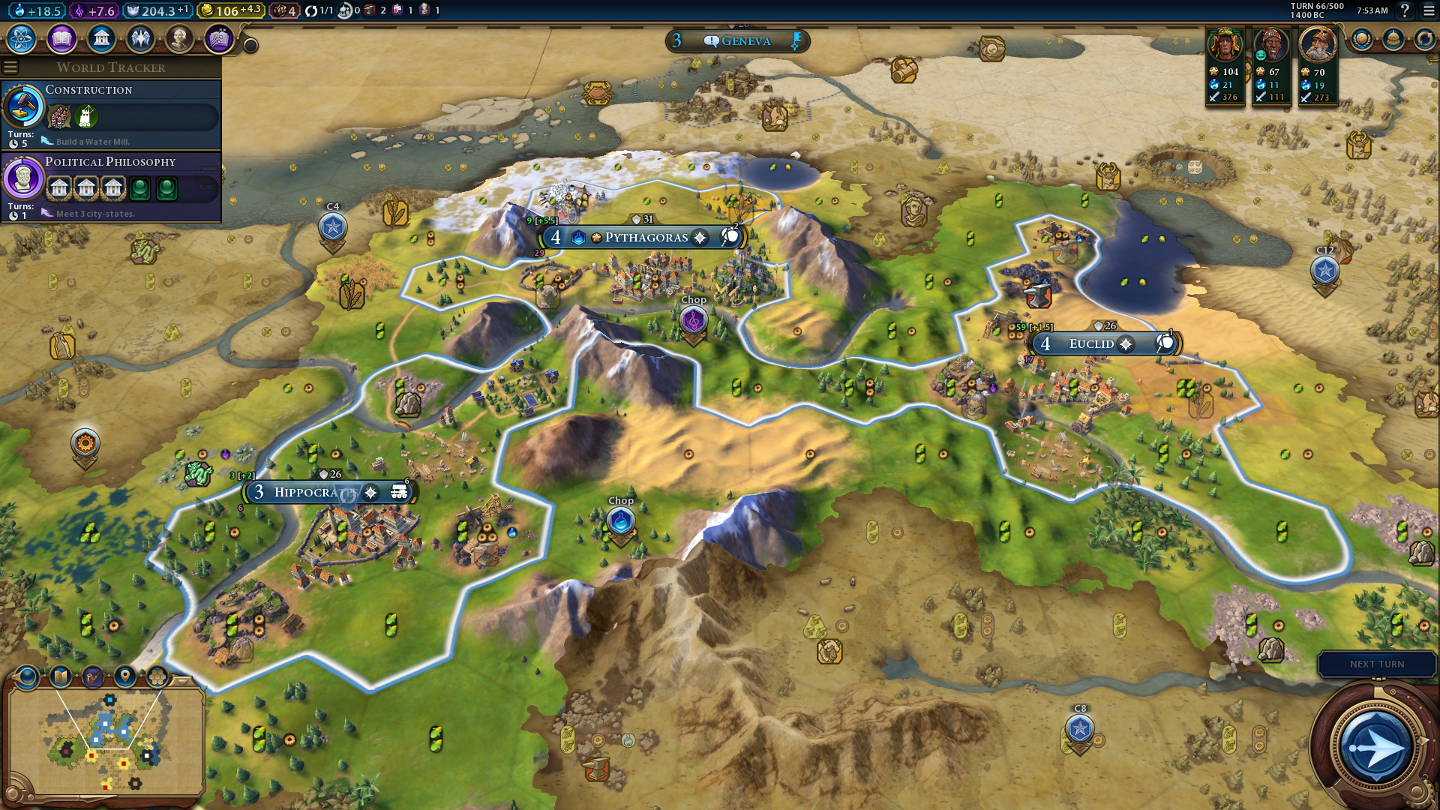Open the Geneva city-state banner
Screen dimensions: 1440x810
[738, 41]
